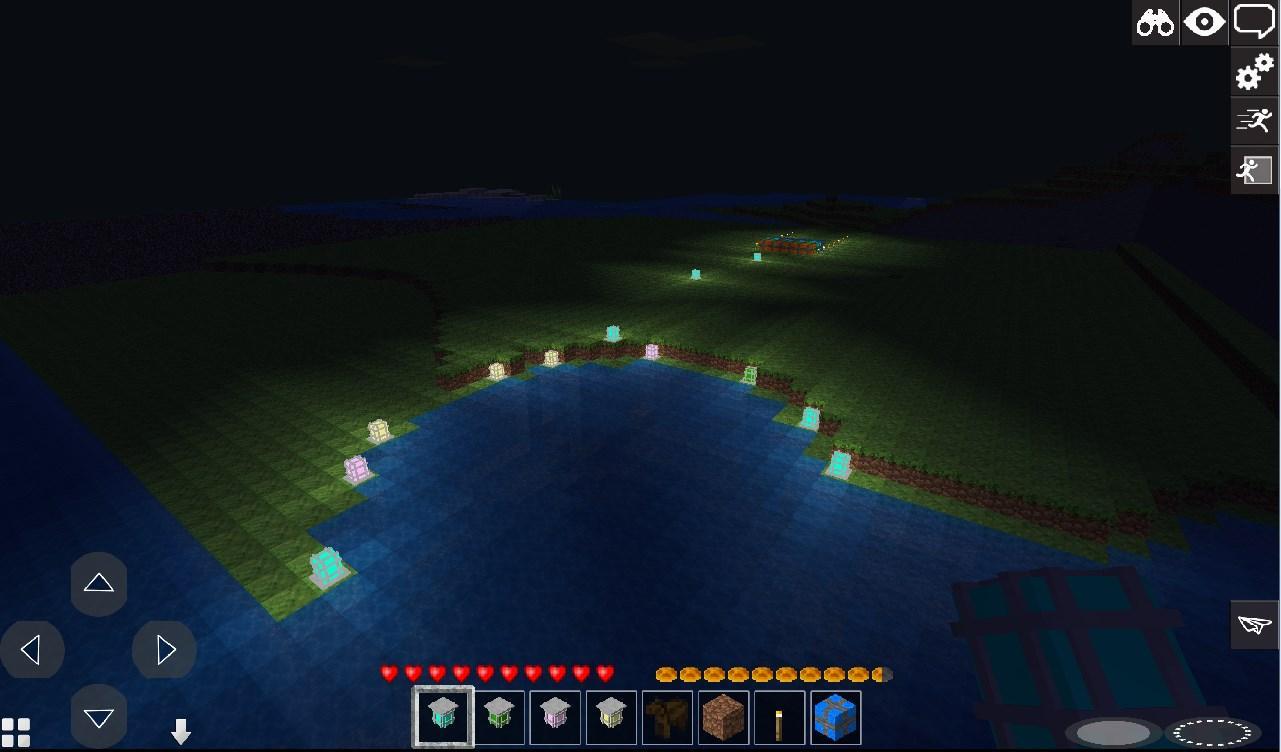Image resolution: width=1281 pixels, height=752 pixels.
Task: Open the in-game chat bubble
Action: (x=1254, y=22)
